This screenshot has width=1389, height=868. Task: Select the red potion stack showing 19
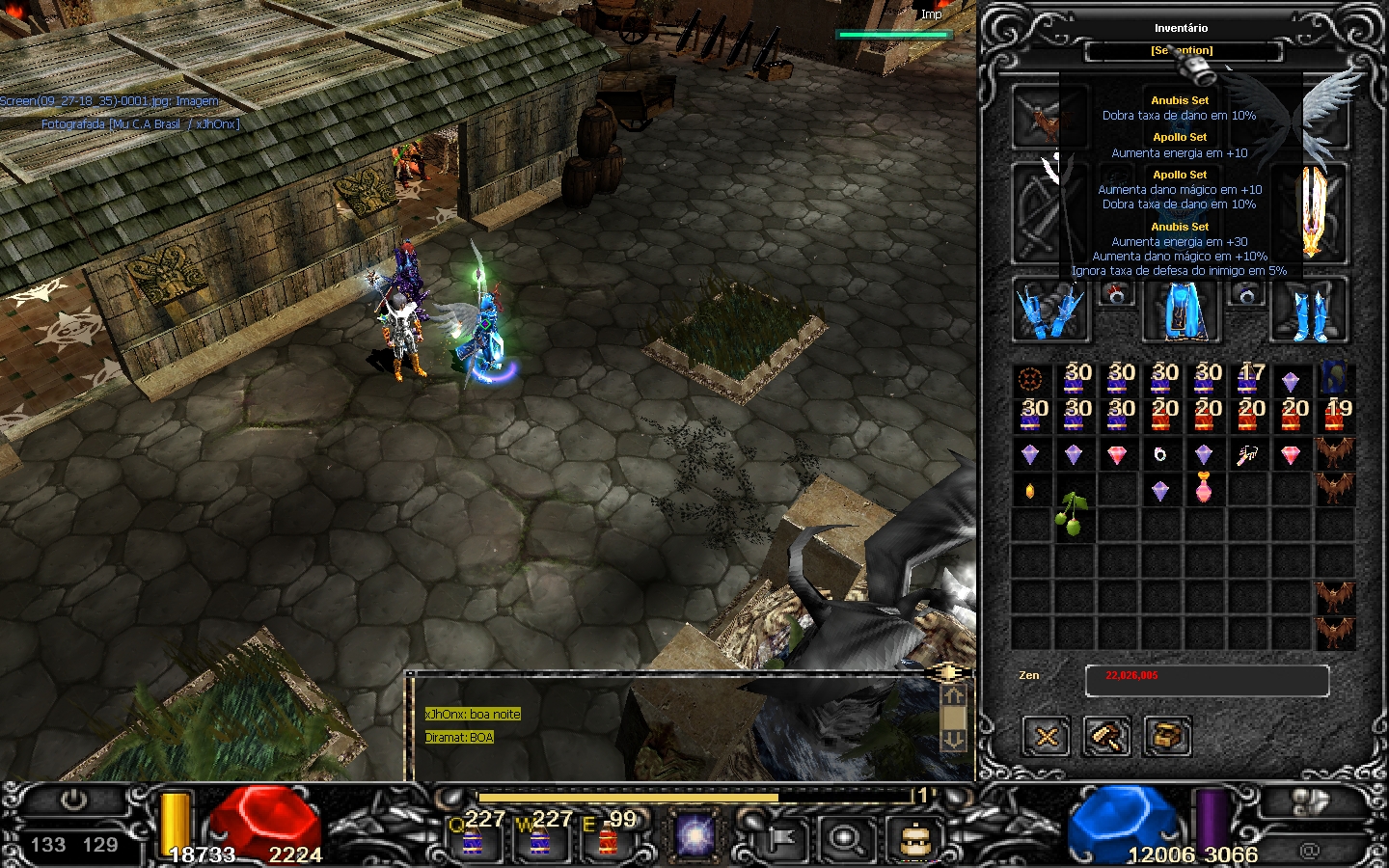coord(1336,415)
